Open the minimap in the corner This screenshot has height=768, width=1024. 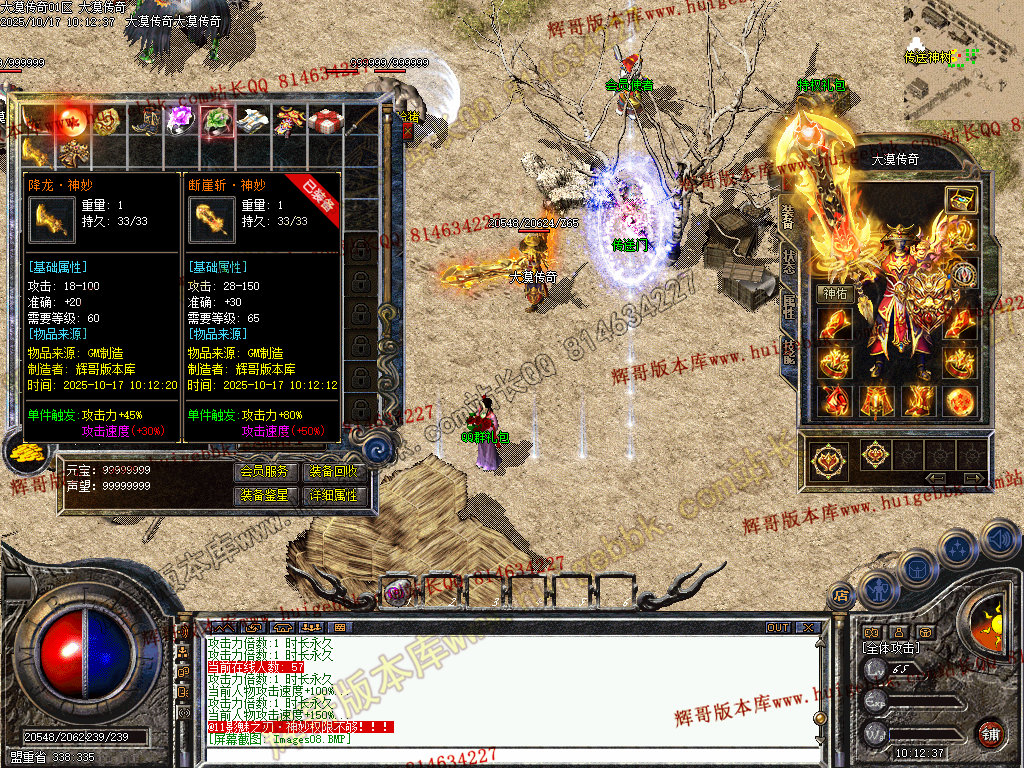pyautogui.click(x=963, y=50)
